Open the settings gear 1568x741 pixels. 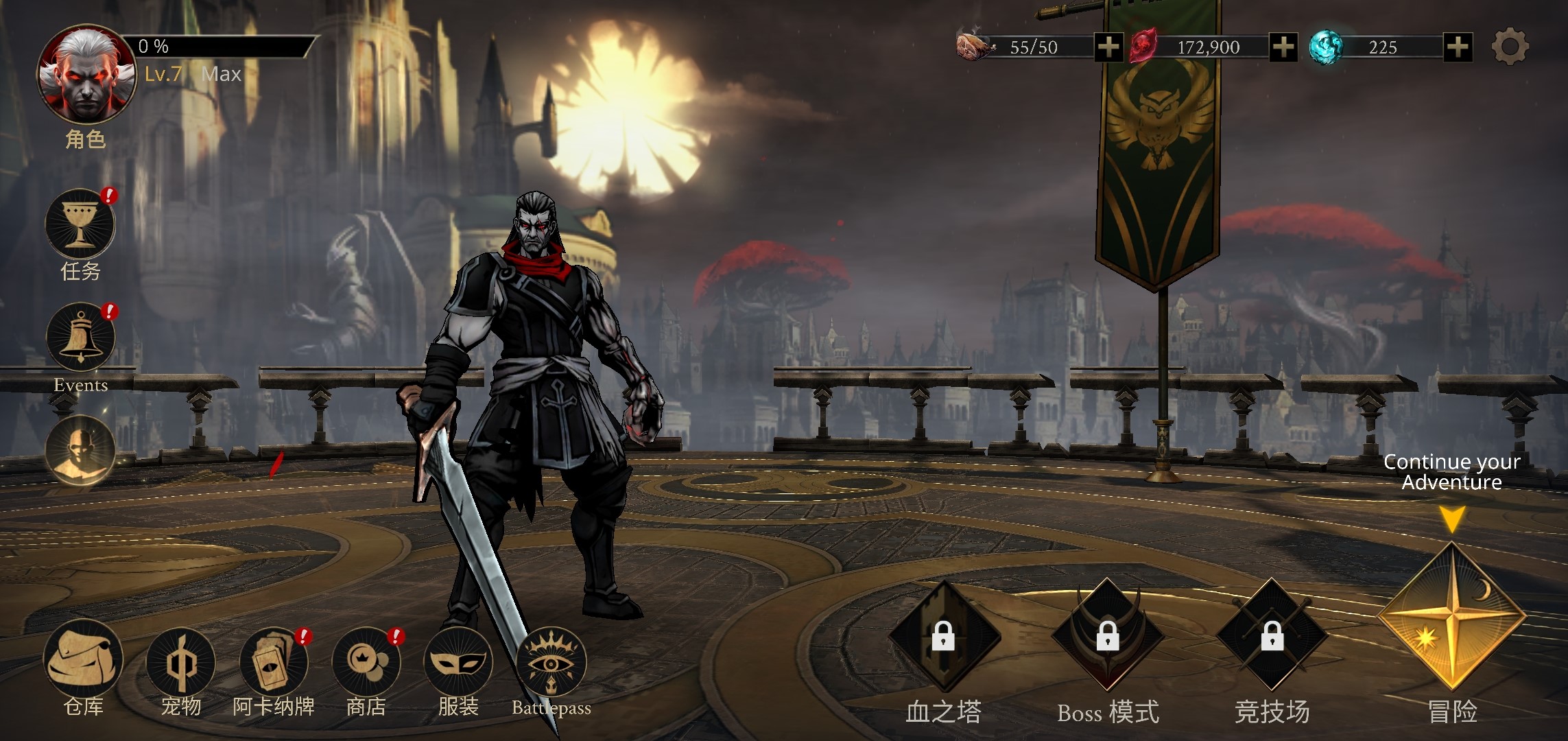pos(1510,47)
